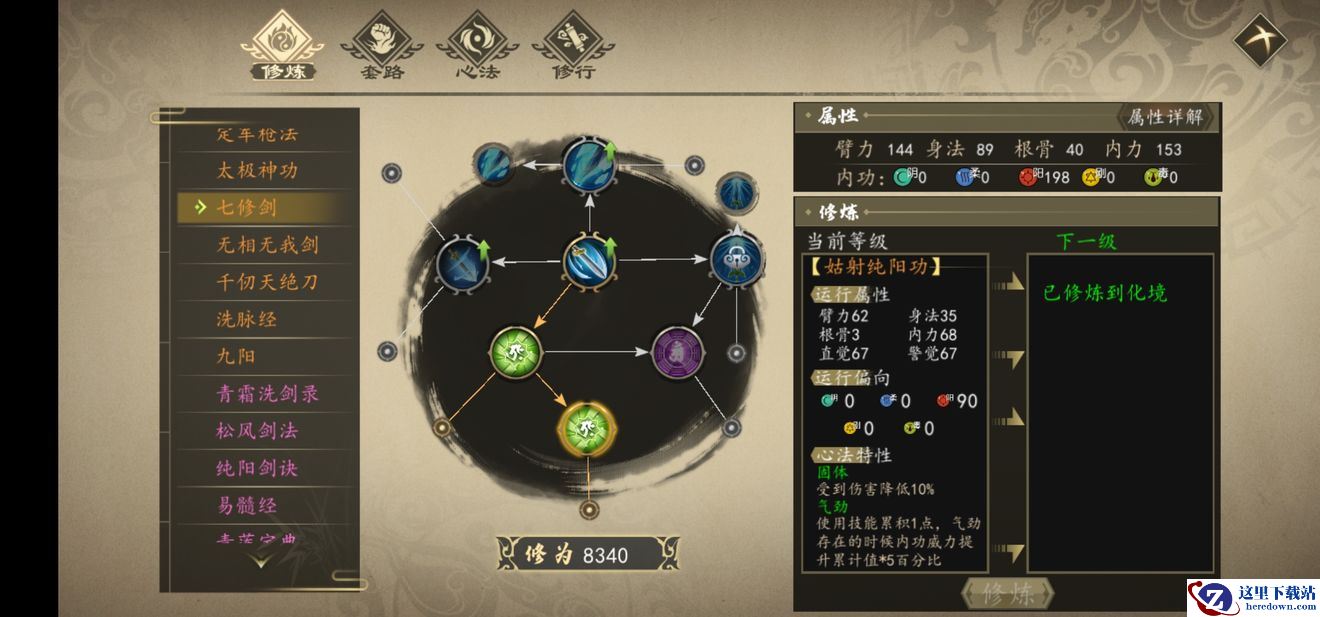Select 松风剑法 in the list
Viewport: 1320px width, 617px height.
(x=258, y=431)
